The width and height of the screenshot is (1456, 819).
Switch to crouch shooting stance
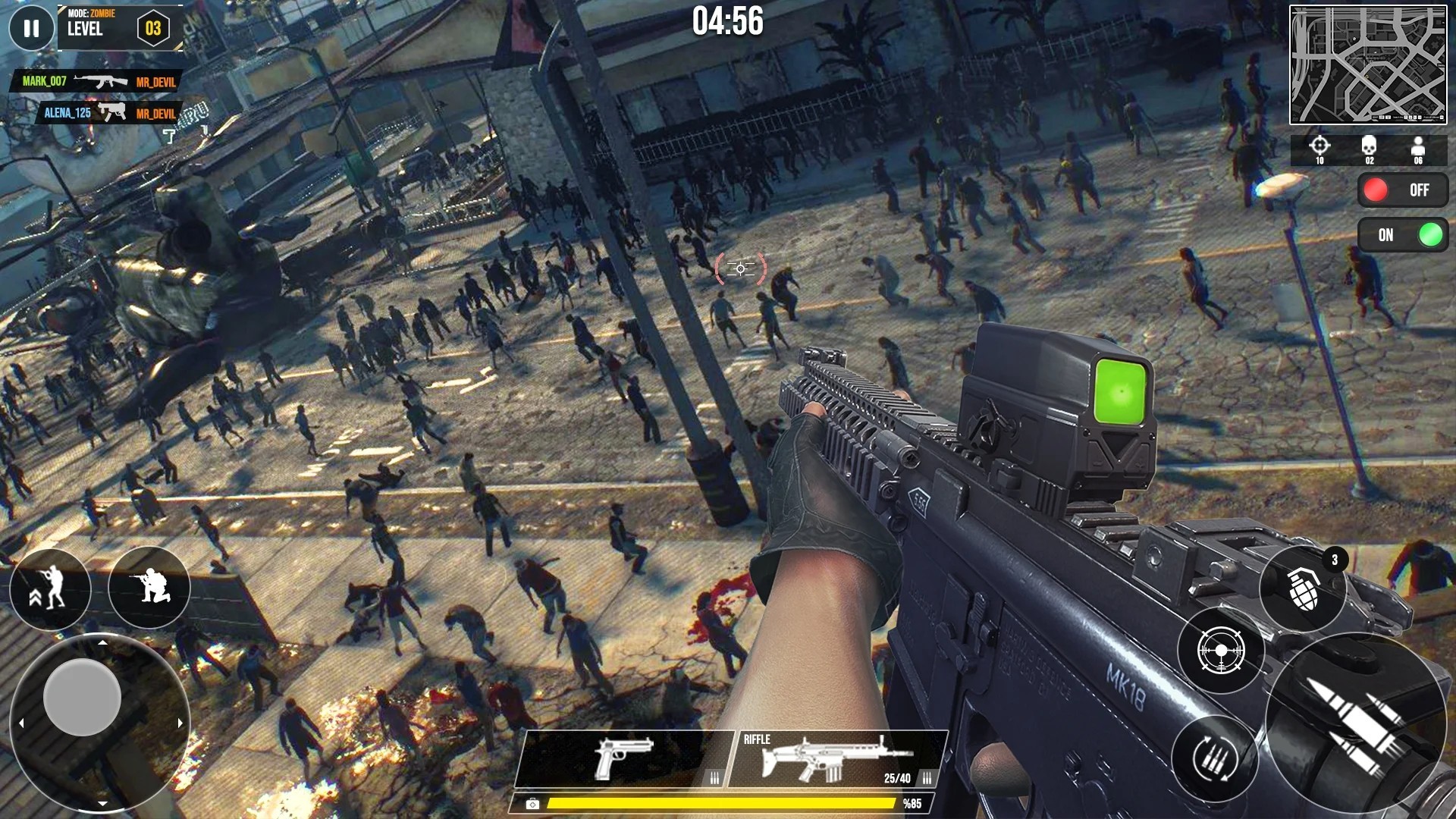[149, 586]
